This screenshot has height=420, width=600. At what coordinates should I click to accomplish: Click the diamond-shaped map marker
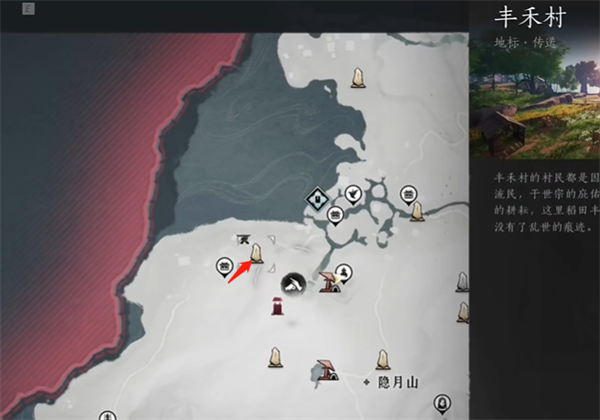pyautogui.click(x=316, y=198)
